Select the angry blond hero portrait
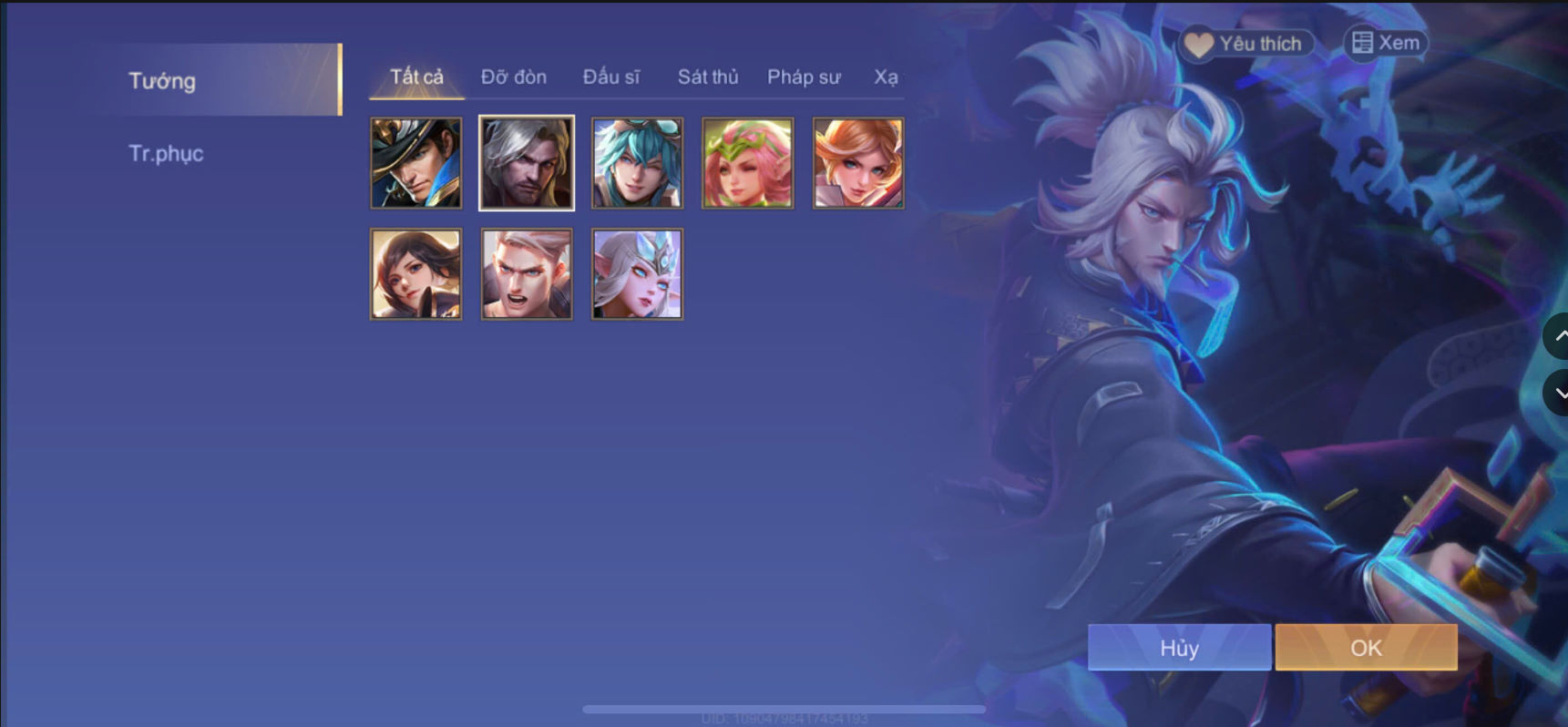1568x727 pixels. (x=526, y=273)
